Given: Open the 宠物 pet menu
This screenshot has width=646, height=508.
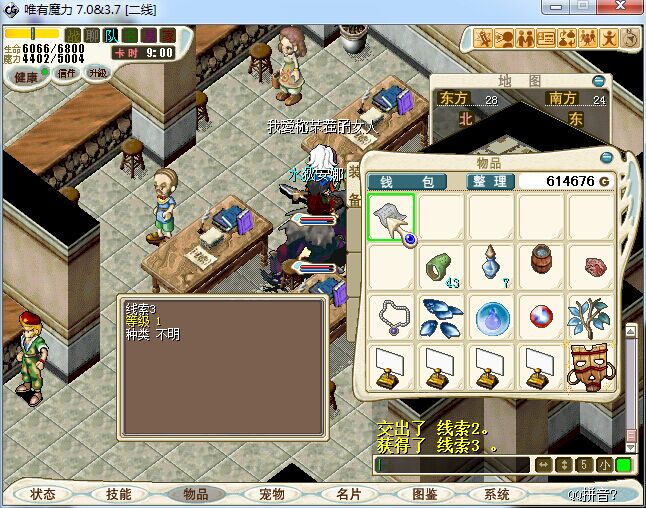Looking at the screenshot, I should click(271, 494).
